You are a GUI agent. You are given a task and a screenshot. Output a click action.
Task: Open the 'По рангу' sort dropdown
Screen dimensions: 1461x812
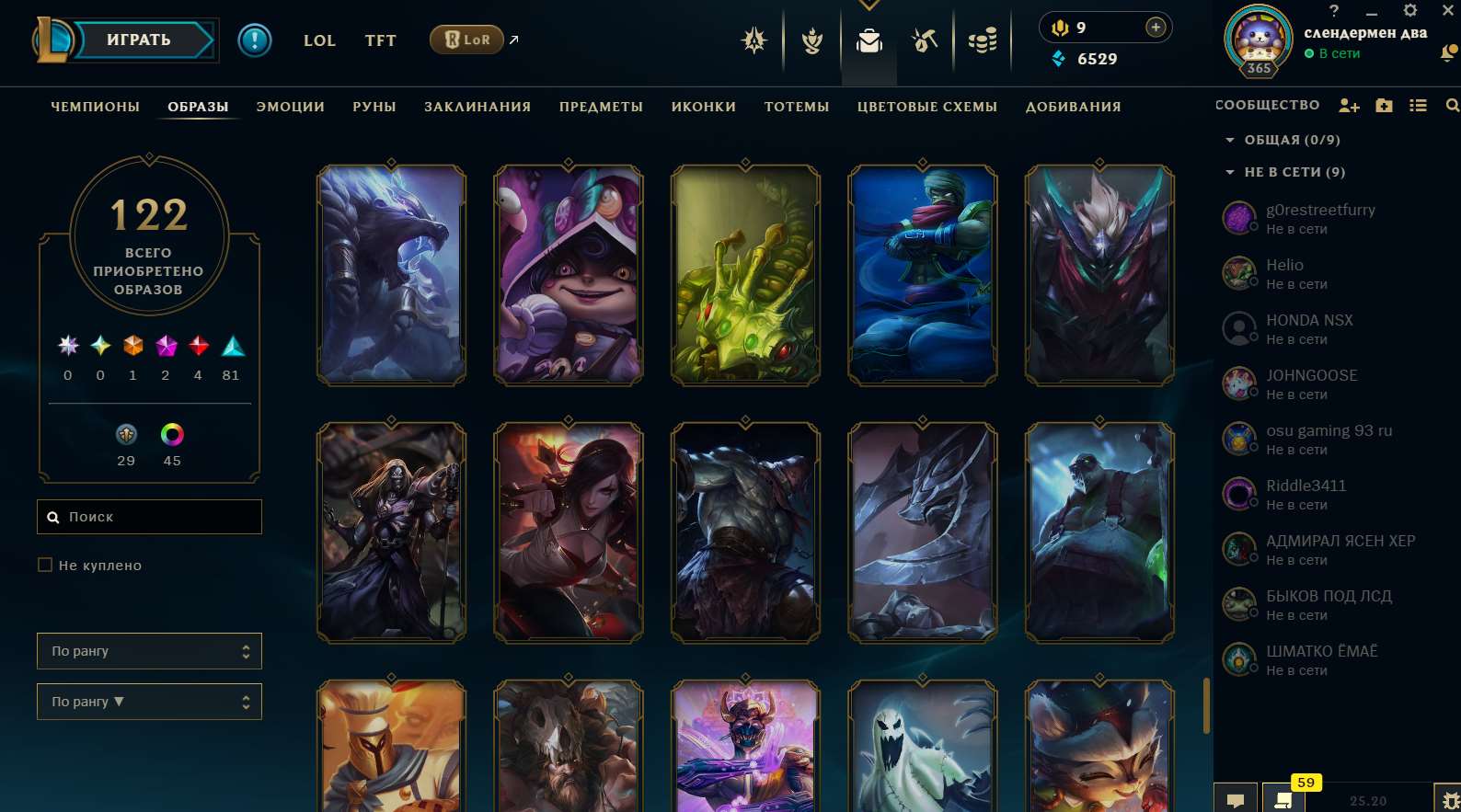[149, 650]
